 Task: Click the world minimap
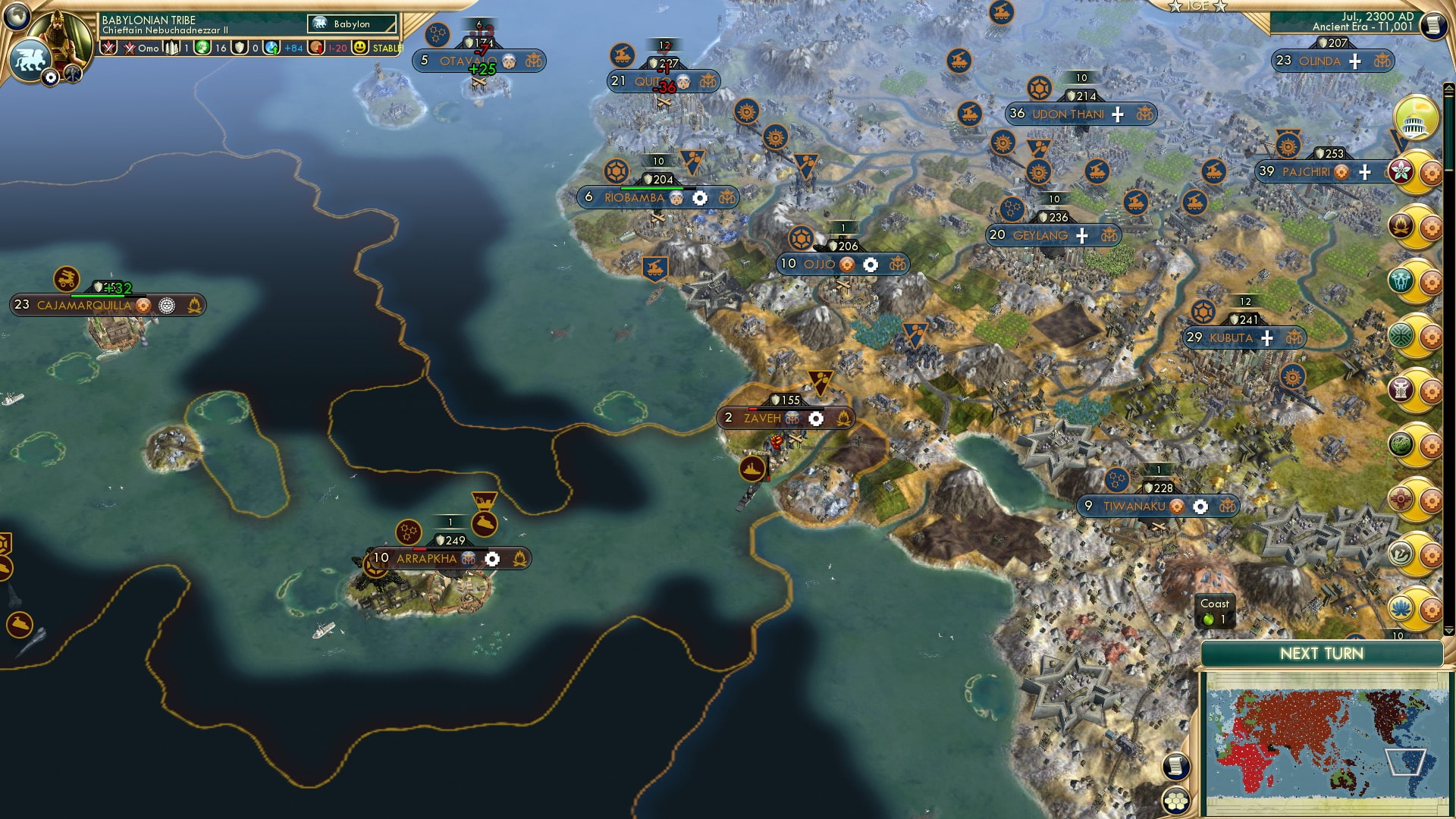[x=1326, y=742]
